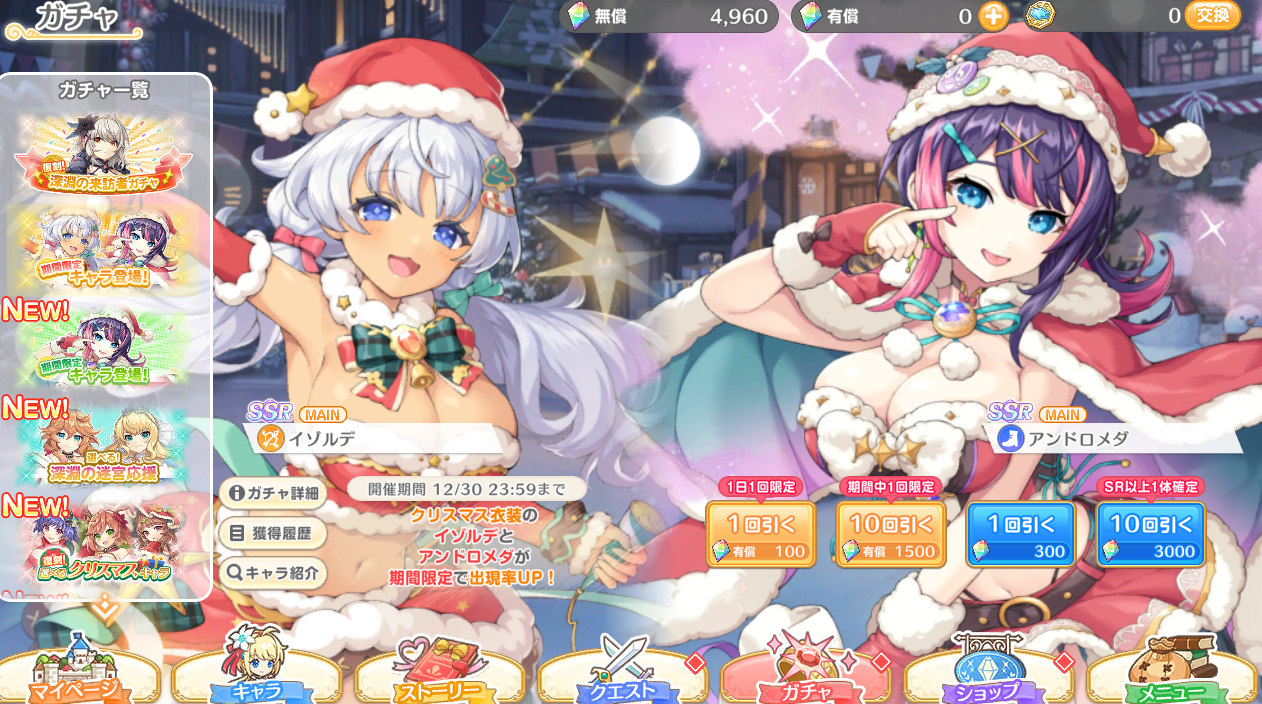
Task: Open キャラ紹介 character introduction
Action: tap(273, 573)
